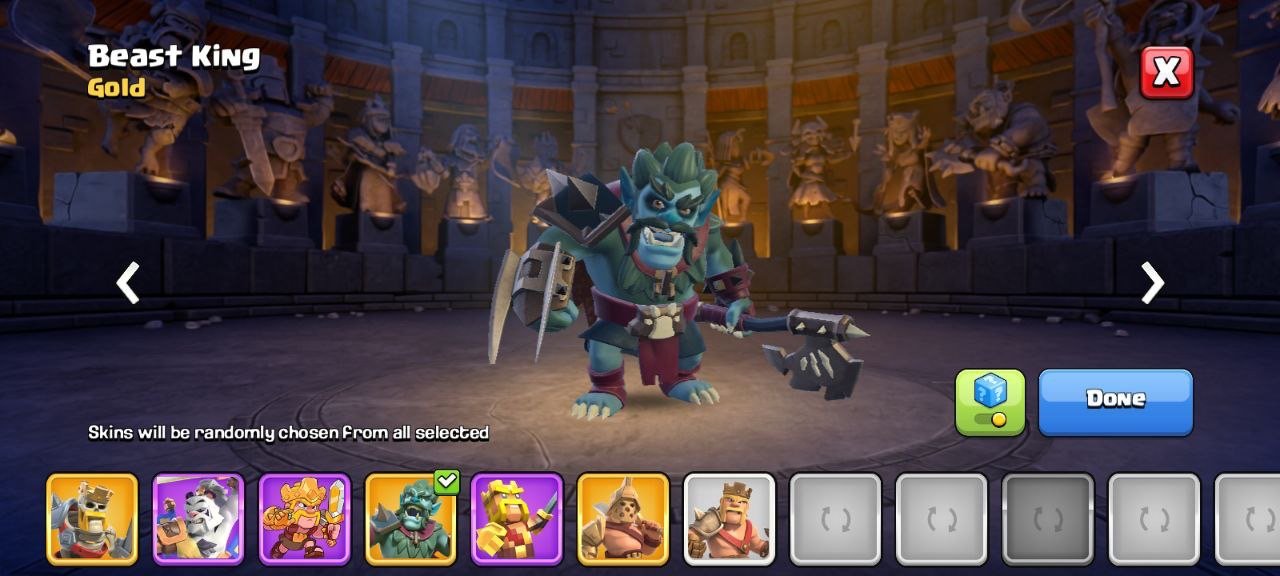Select the gladiator helmet king skin
Screen dimensions: 1280x576
coord(622,519)
